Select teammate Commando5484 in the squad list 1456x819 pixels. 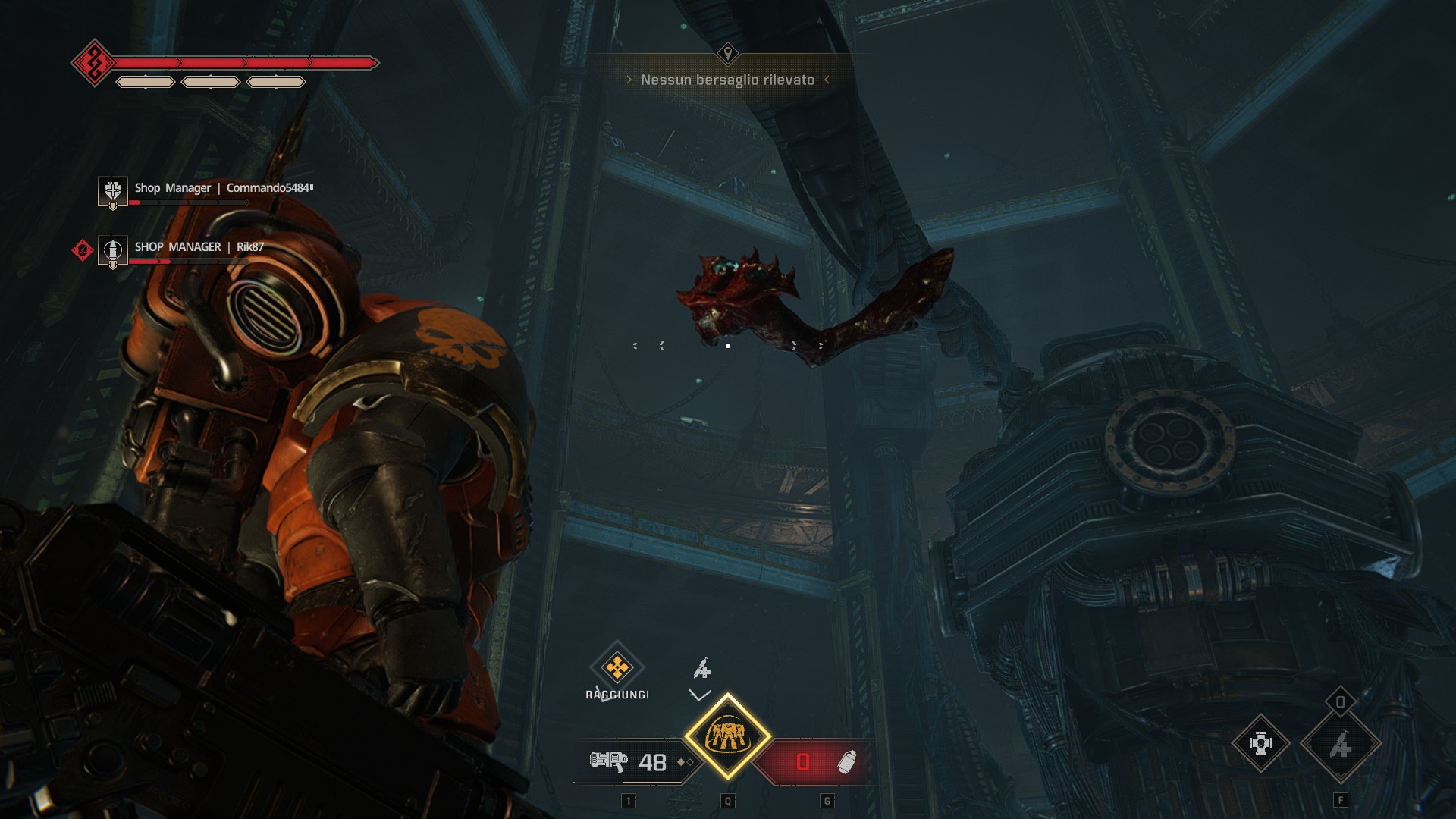[x=223, y=188]
